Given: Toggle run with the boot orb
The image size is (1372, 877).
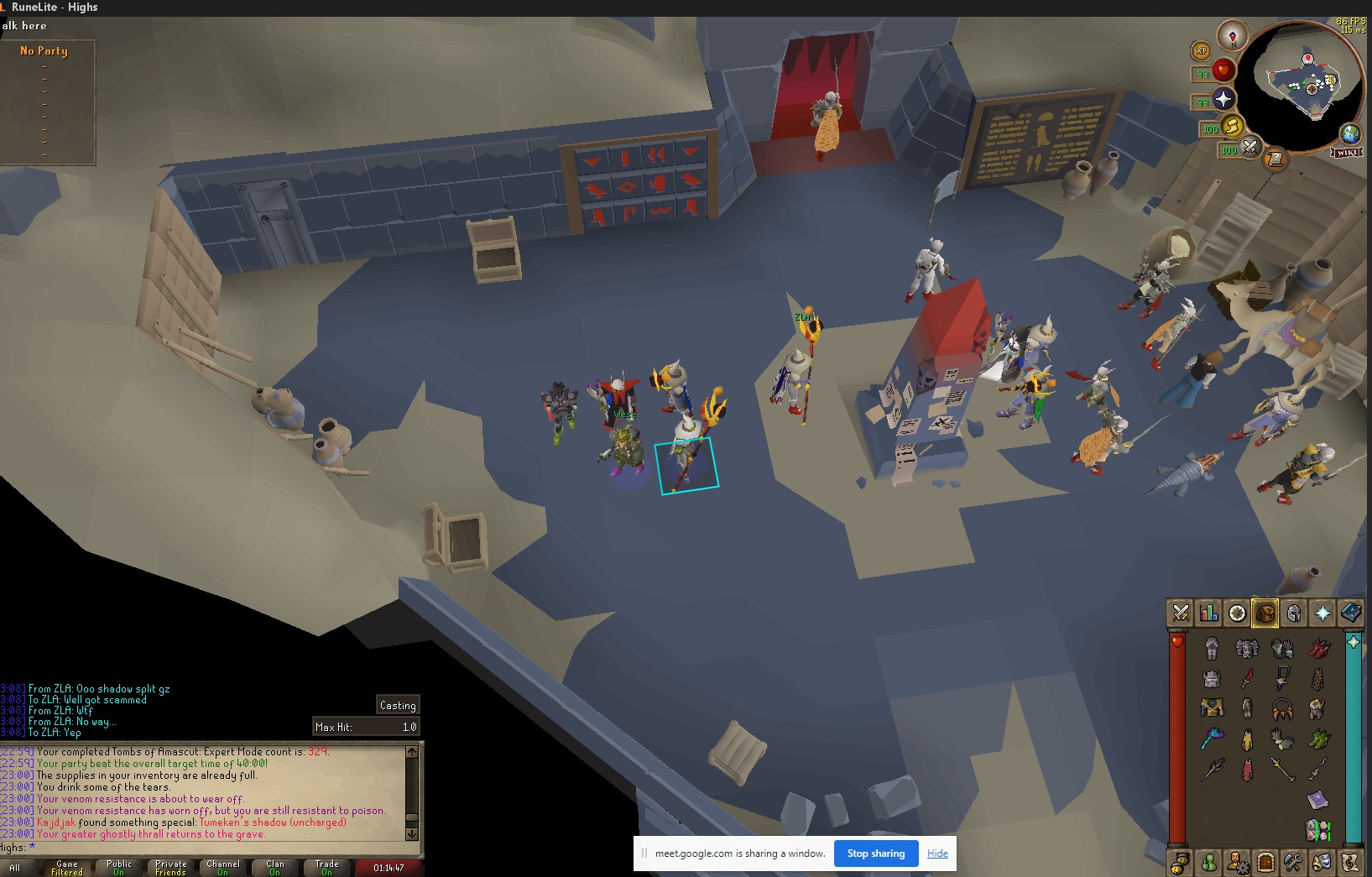Looking at the screenshot, I should 1232,127.
